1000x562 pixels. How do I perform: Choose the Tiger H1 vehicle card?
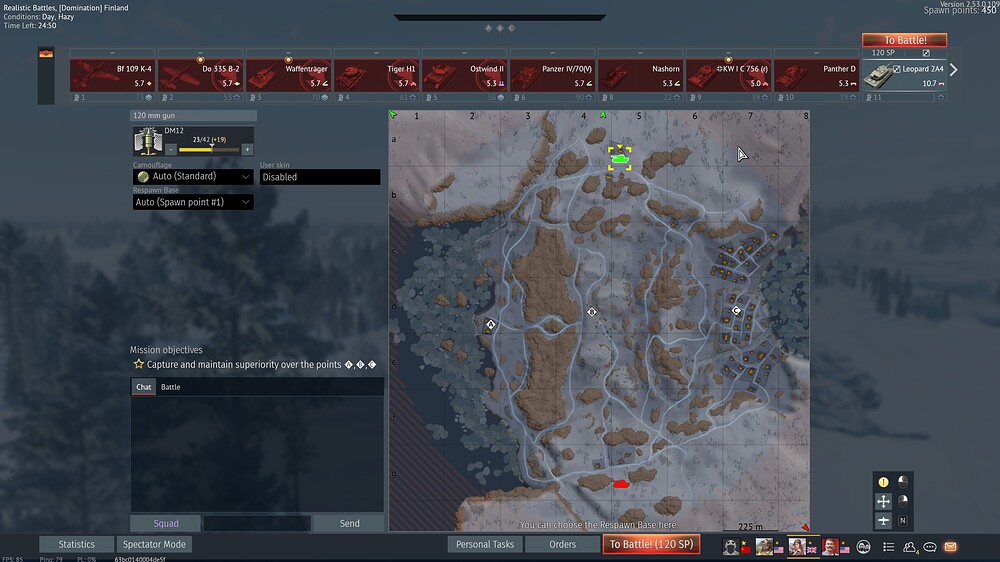coord(376,76)
